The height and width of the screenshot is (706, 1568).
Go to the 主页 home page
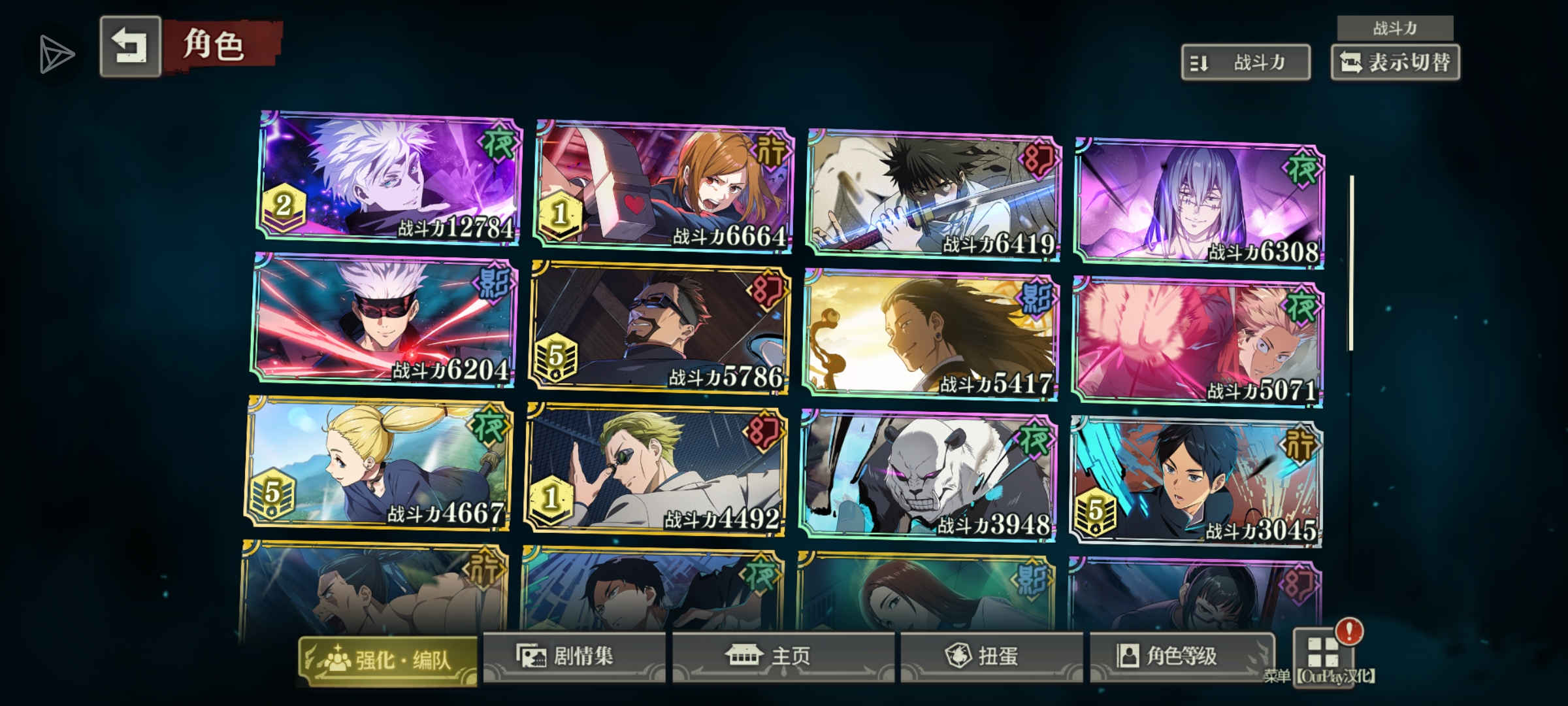(x=783, y=656)
